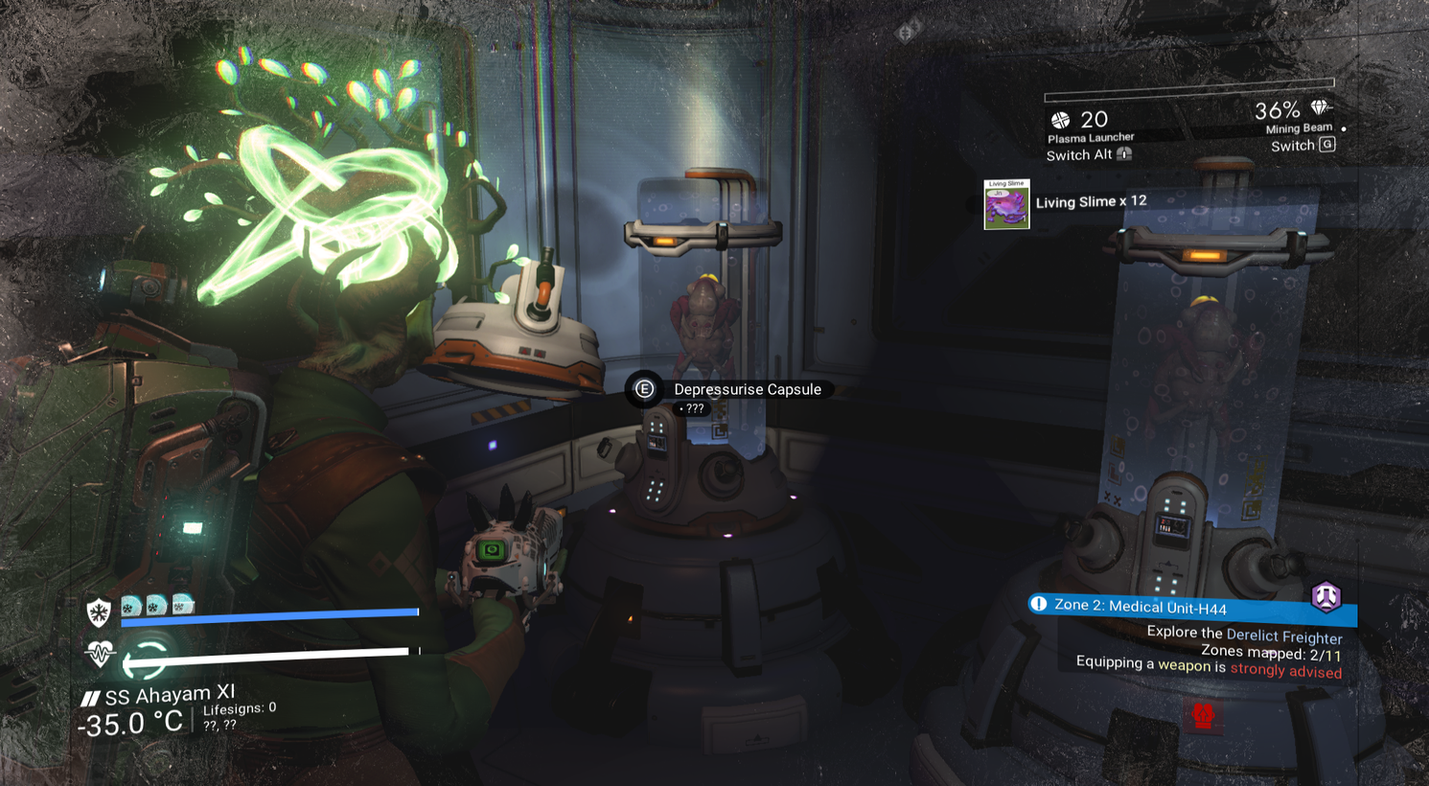Activate Depressurise Capsule
This screenshot has width=1429, height=786.
[x=748, y=389]
